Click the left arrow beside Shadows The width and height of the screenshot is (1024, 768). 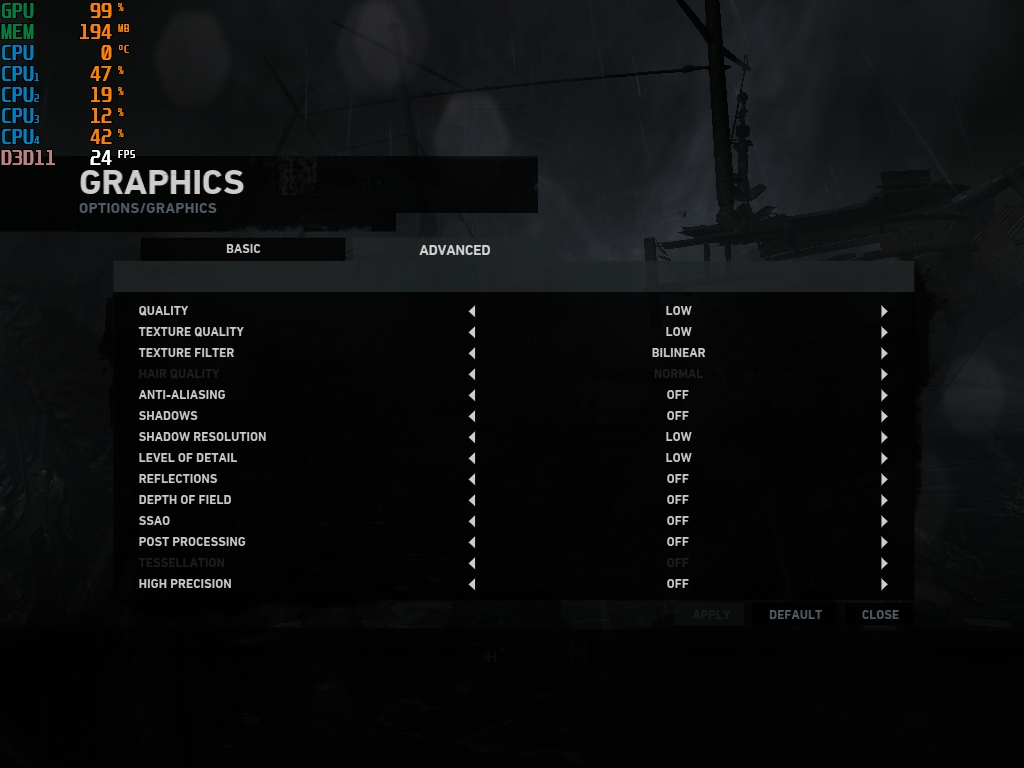(472, 416)
